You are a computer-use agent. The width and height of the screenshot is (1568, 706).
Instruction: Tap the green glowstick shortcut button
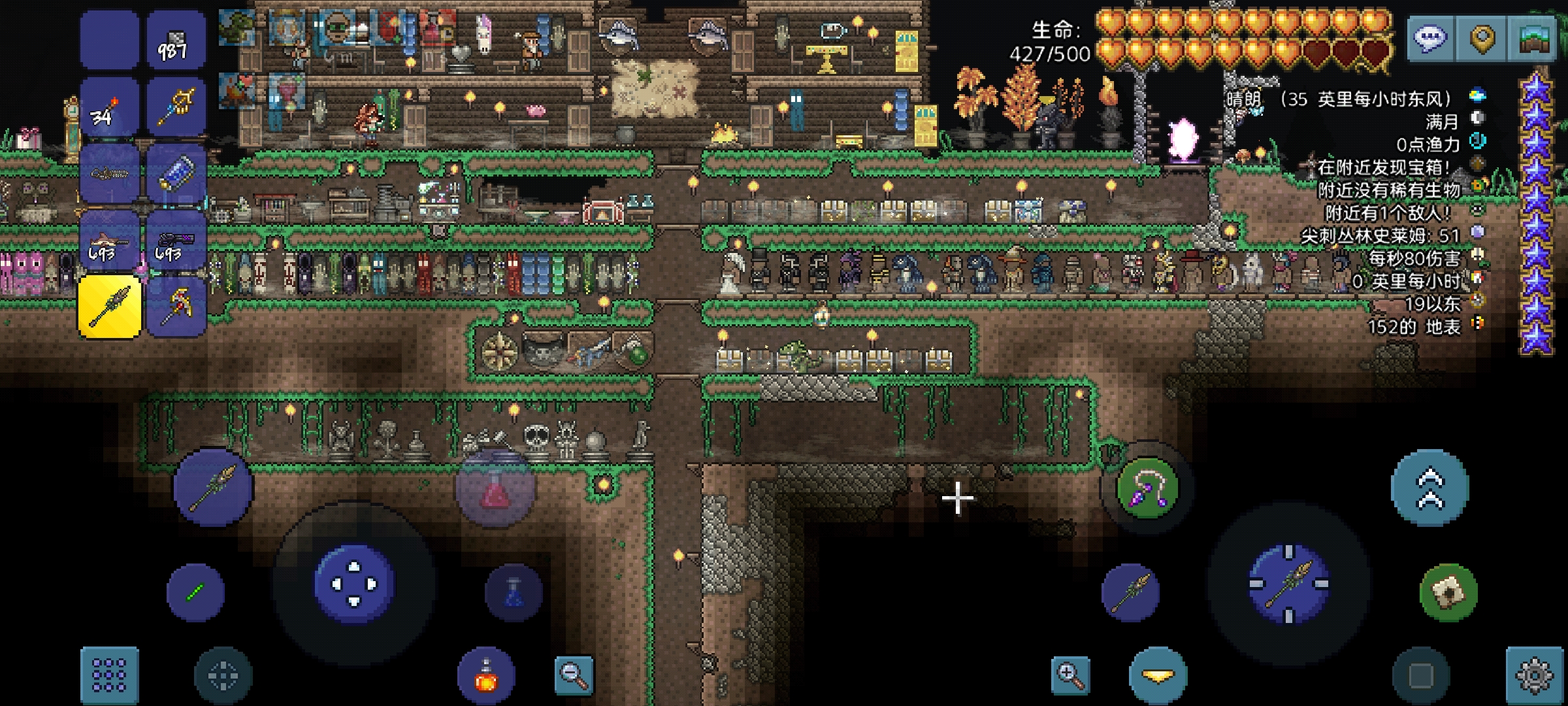coord(195,592)
